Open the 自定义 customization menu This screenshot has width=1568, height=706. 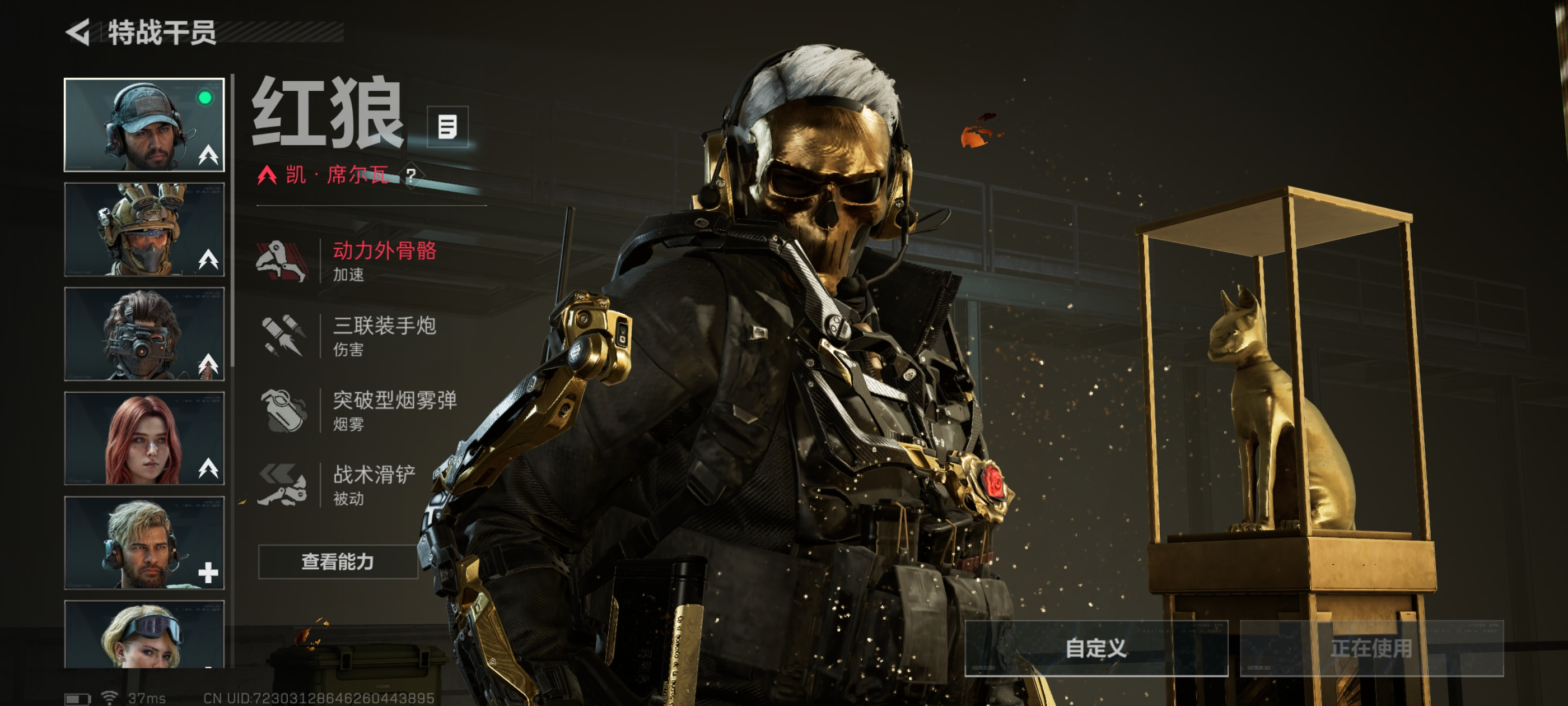[1096, 648]
